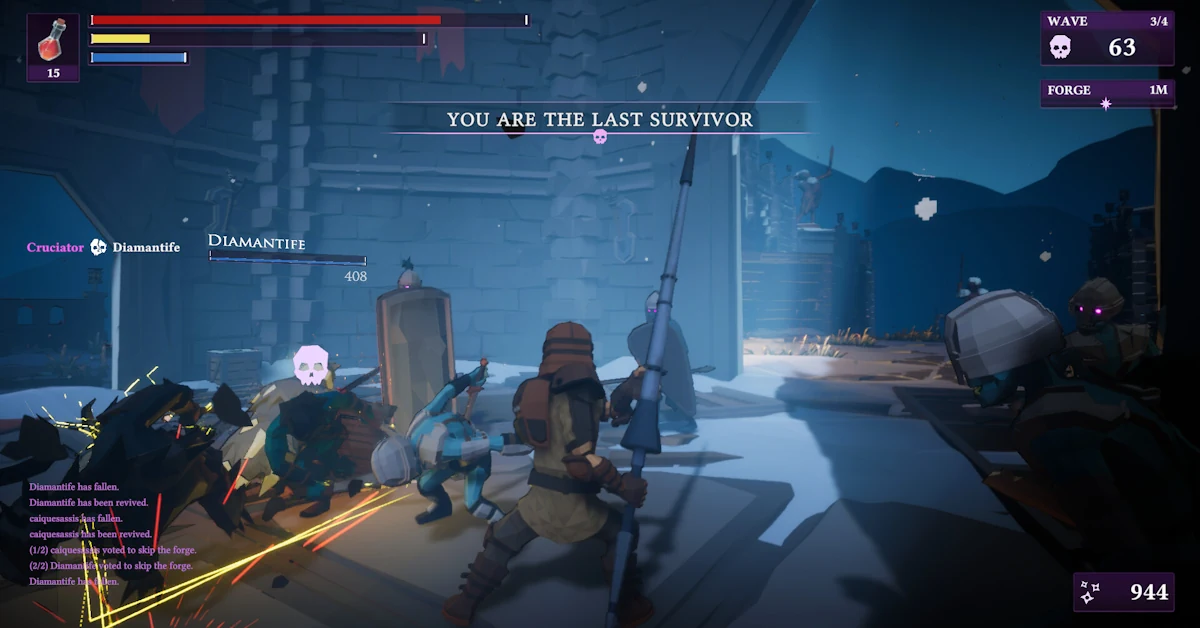Open the Wave tracker panel
Viewport: 1200px width, 628px height.
pyautogui.click(x=1107, y=38)
